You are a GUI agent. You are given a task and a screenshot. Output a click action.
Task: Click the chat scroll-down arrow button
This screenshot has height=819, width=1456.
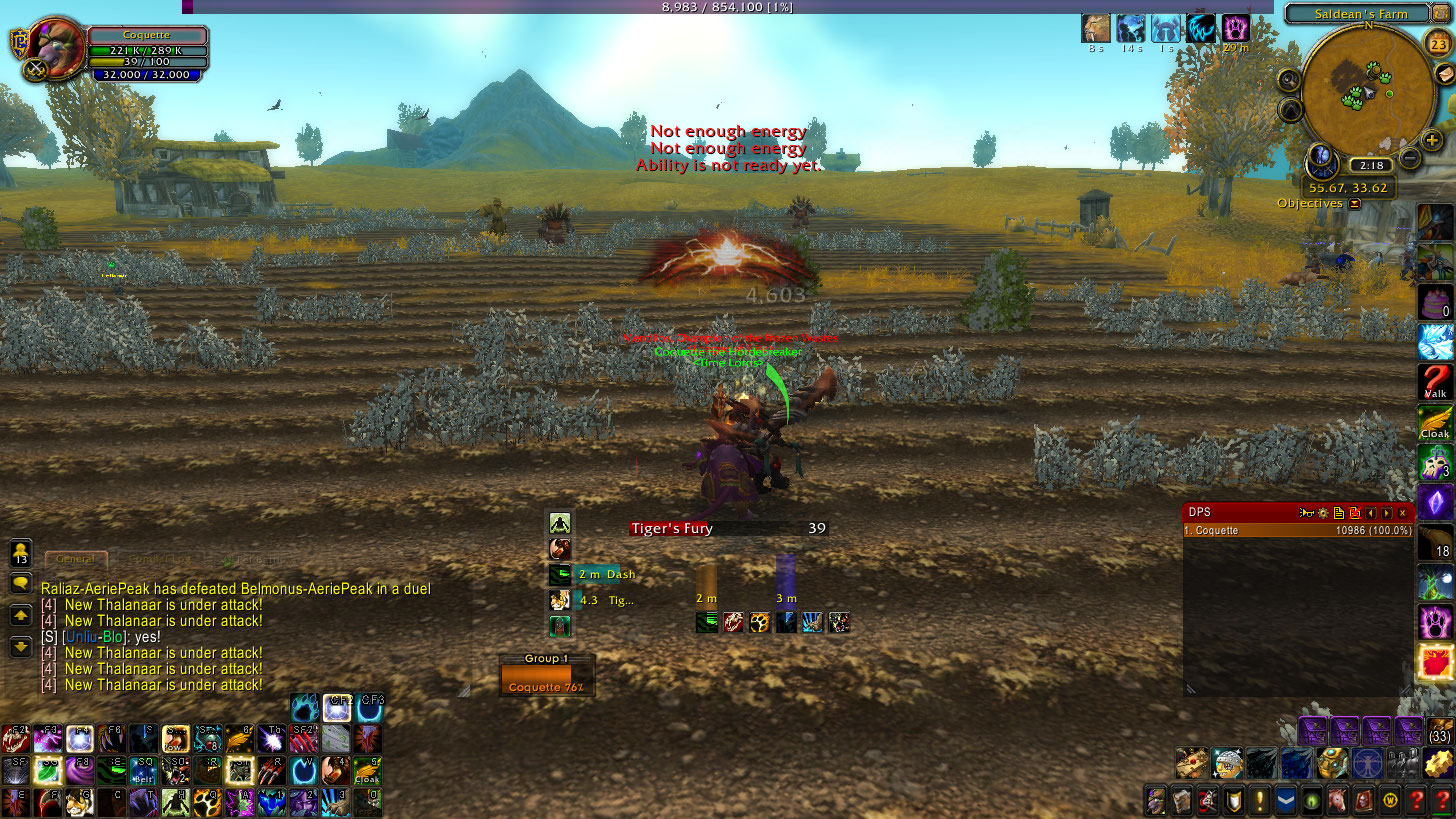pos(20,646)
